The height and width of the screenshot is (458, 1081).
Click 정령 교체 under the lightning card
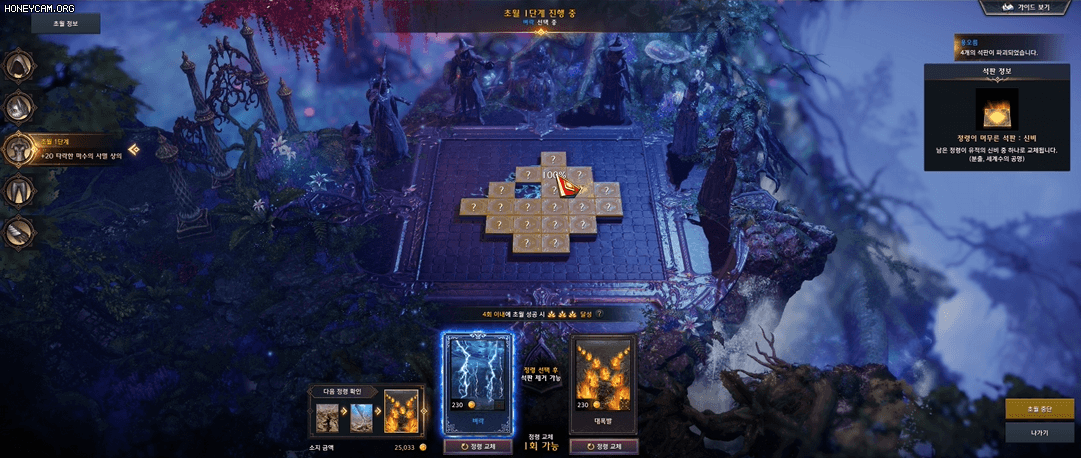pos(477,446)
